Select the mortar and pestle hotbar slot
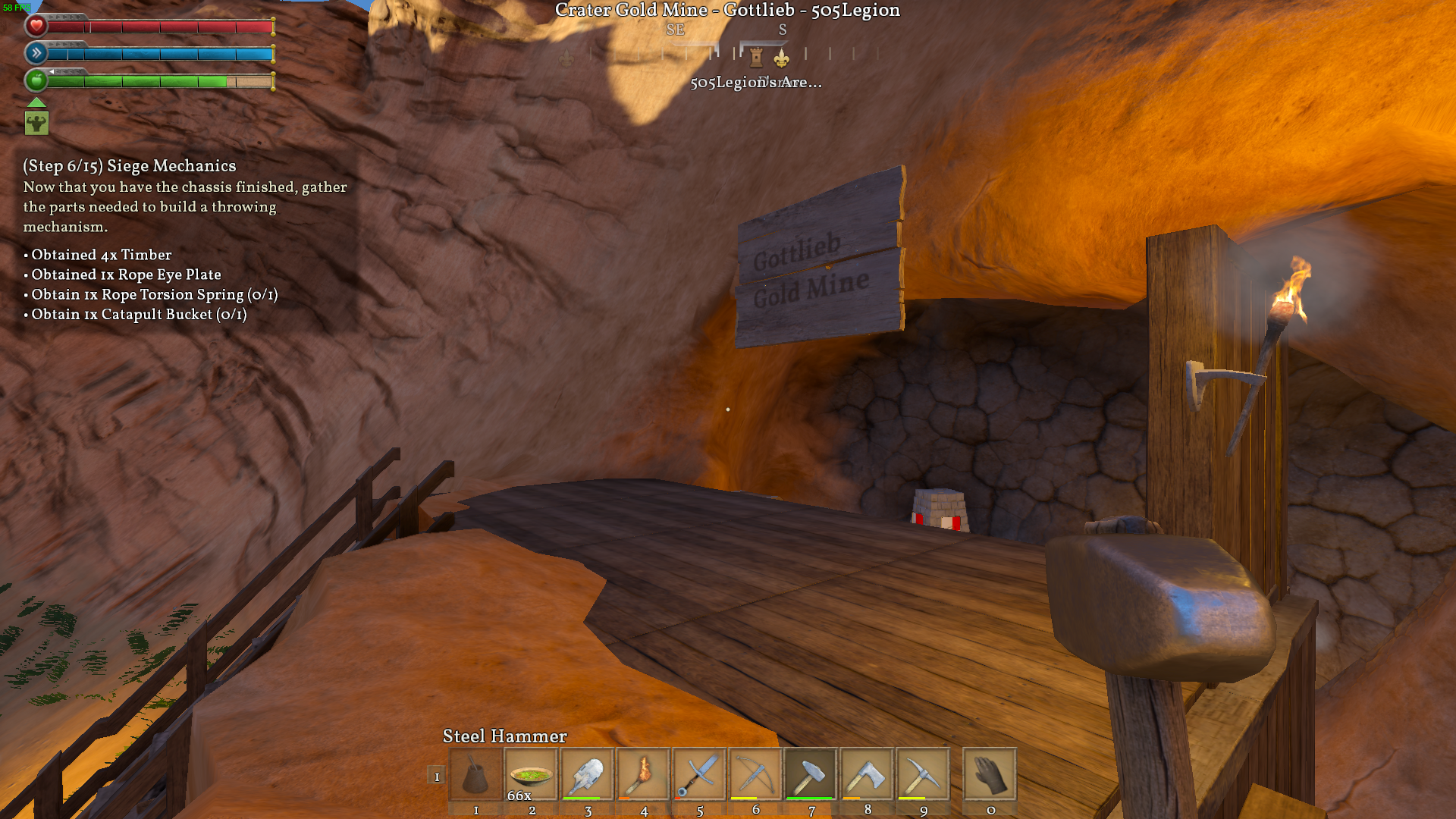The image size is (1456, 819). 475,774
